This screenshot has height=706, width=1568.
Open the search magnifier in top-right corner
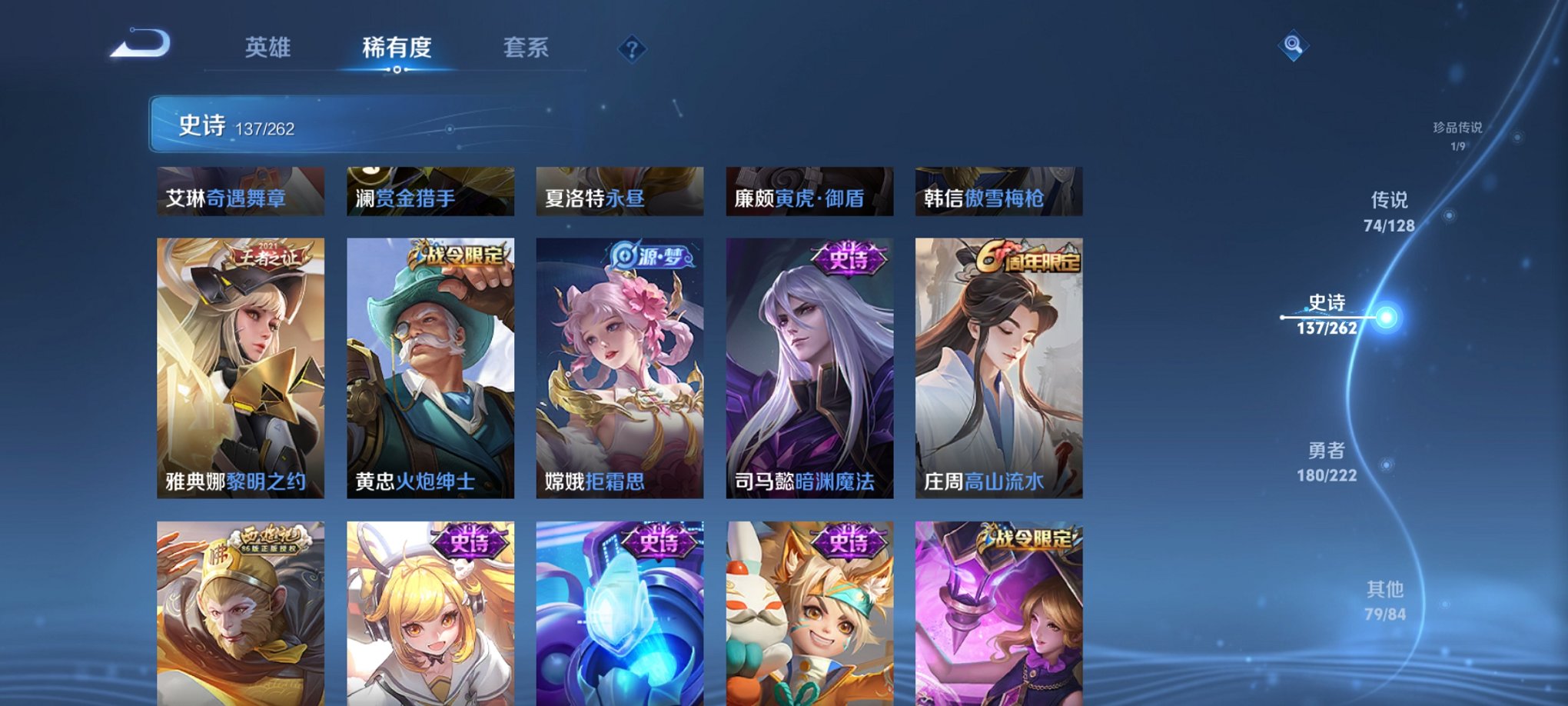tap(1293, 45)
